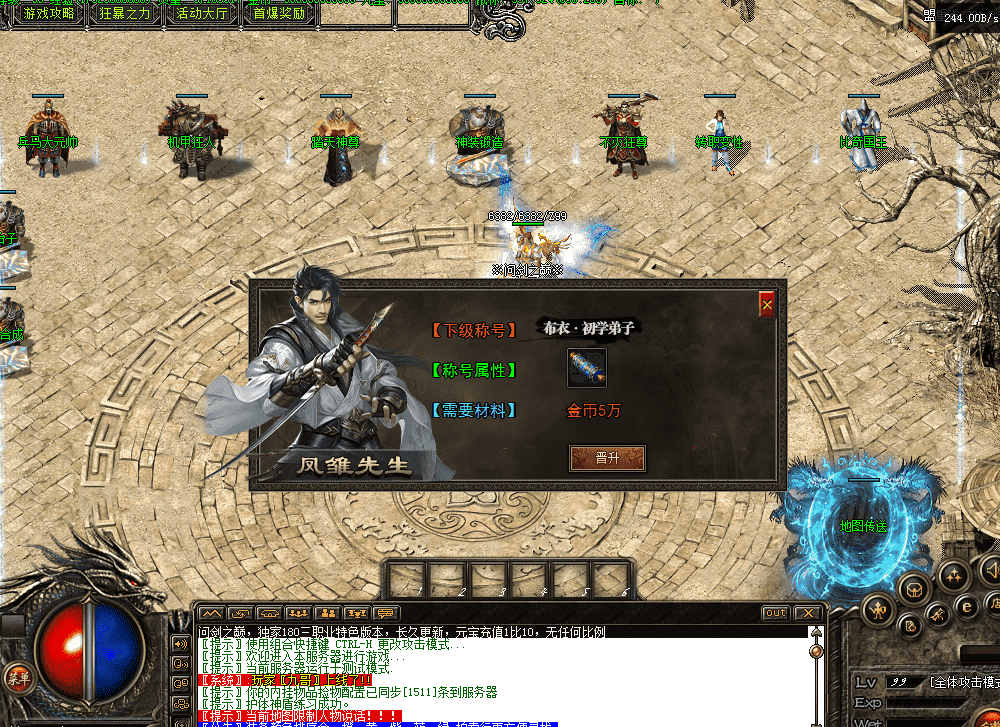Viewport: 1000px width, 727px height.
Task: Open the 游戏攻略 game guide menu
Action: click(48, 13)
